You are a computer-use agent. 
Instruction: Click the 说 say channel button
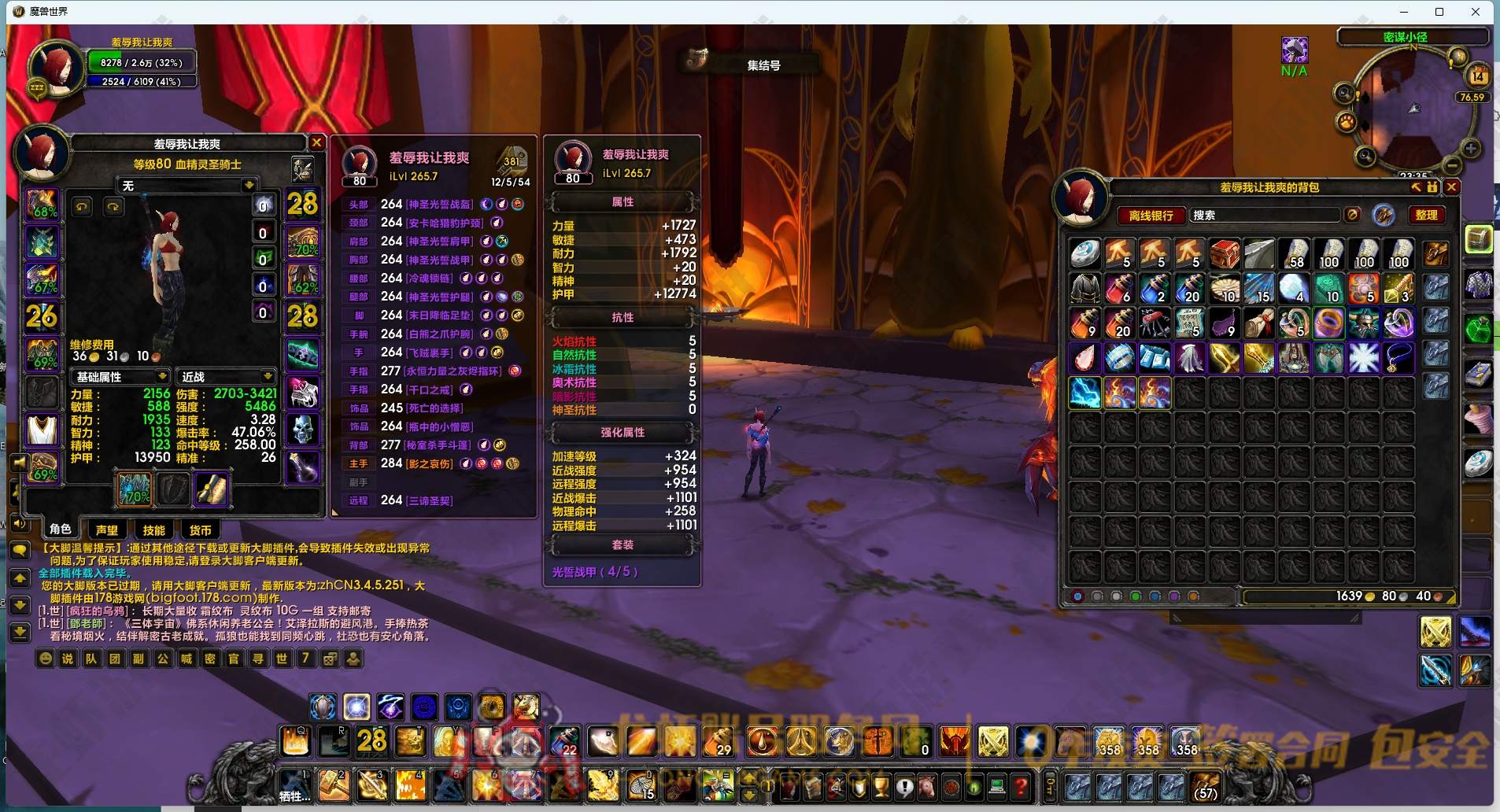[68, 659]
